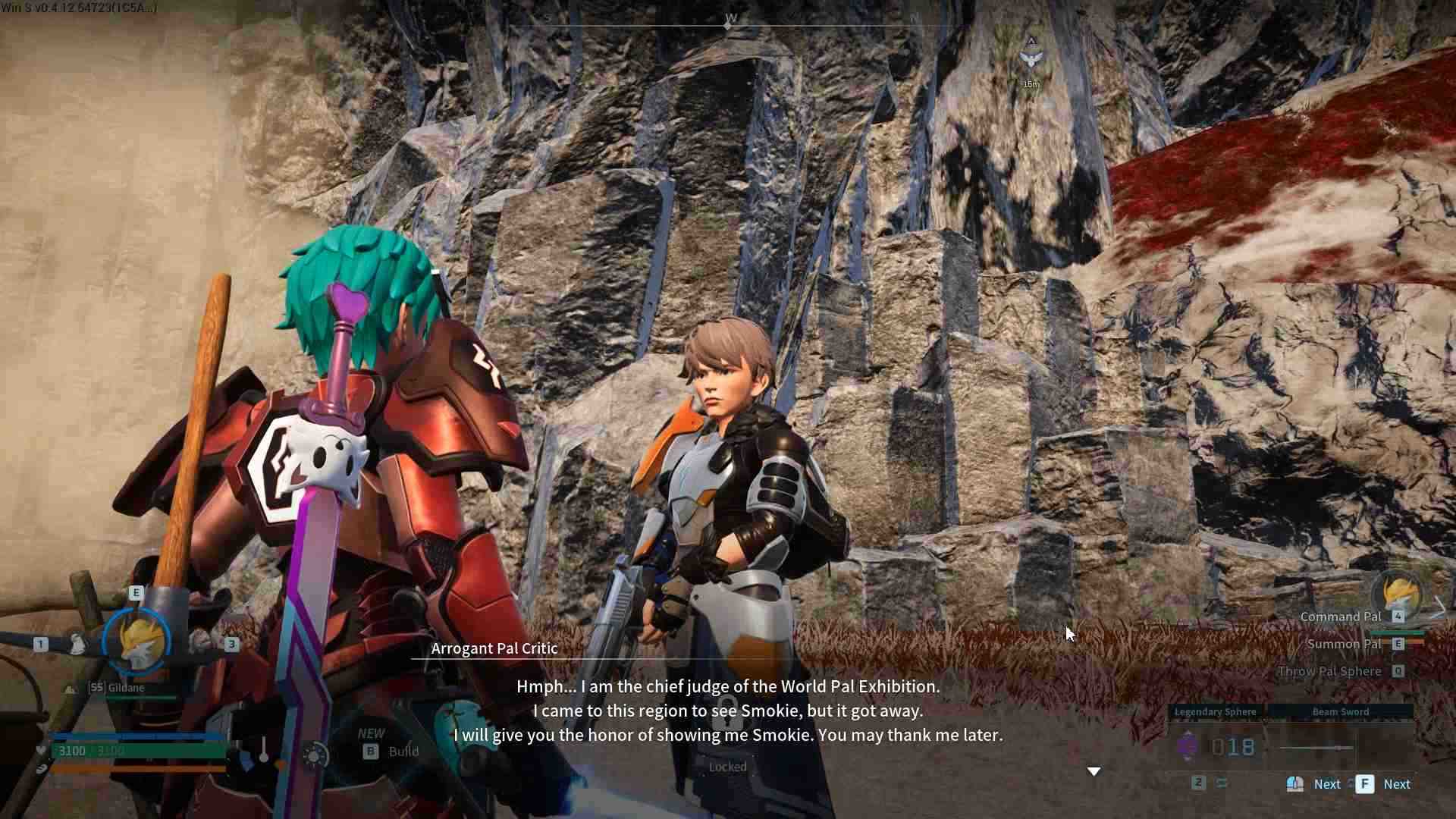Image resolution: width=1456 pixels, height=819 pixels.
Task: Click the winged compass marker showing 15m
Action: pos(1031,59)
